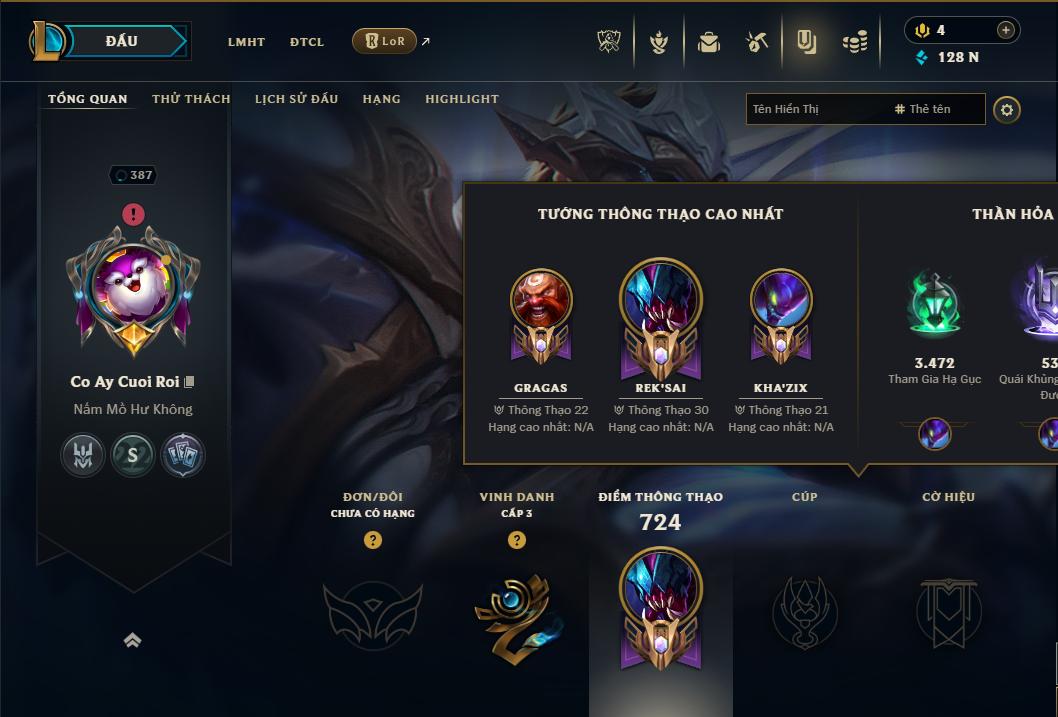Open the CÚP trophy emblem
Viewport: 1058px width, 717px height.
804,611
